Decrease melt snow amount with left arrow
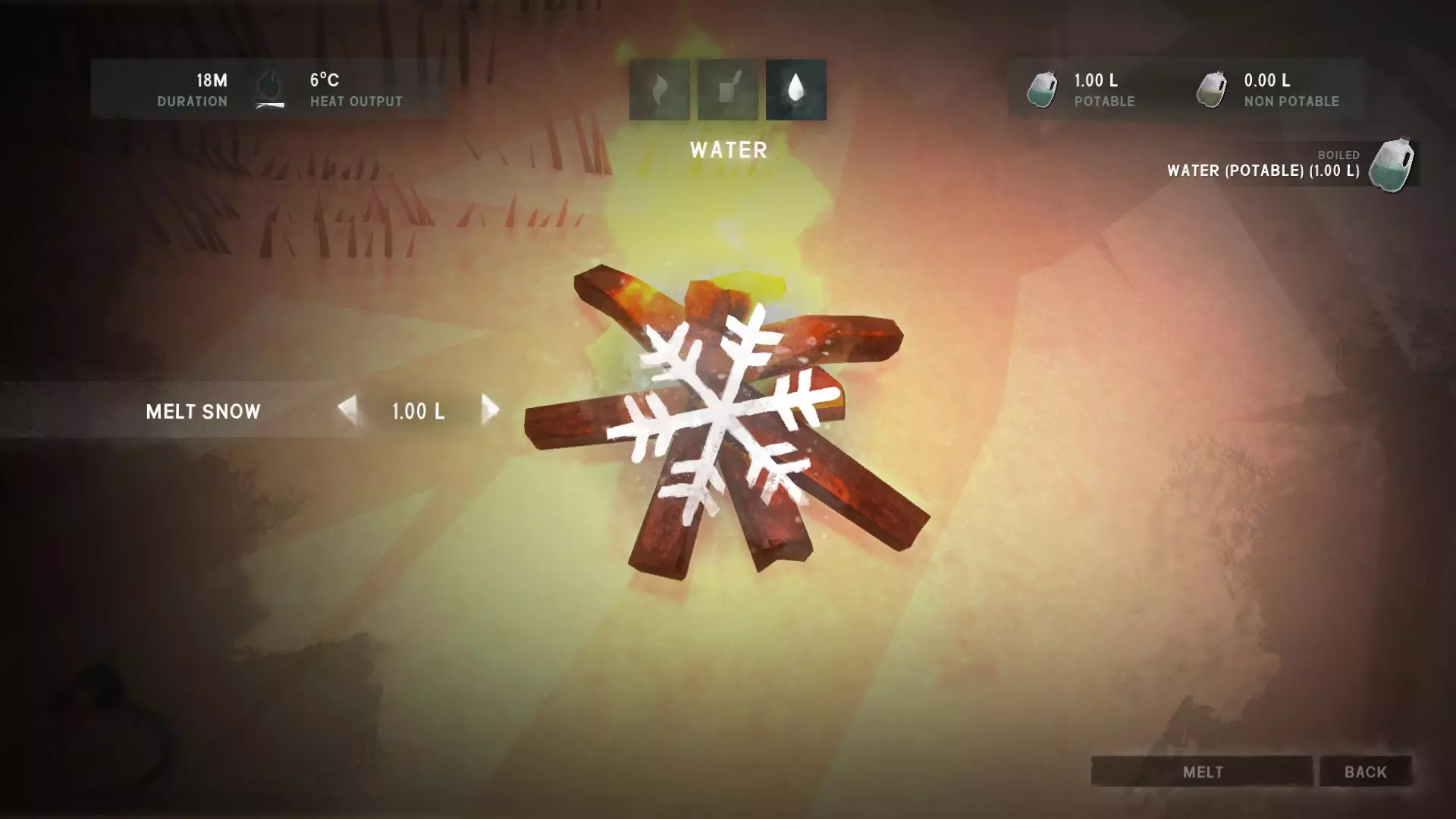Screen dimensions: 1456x819 [347, 409]
